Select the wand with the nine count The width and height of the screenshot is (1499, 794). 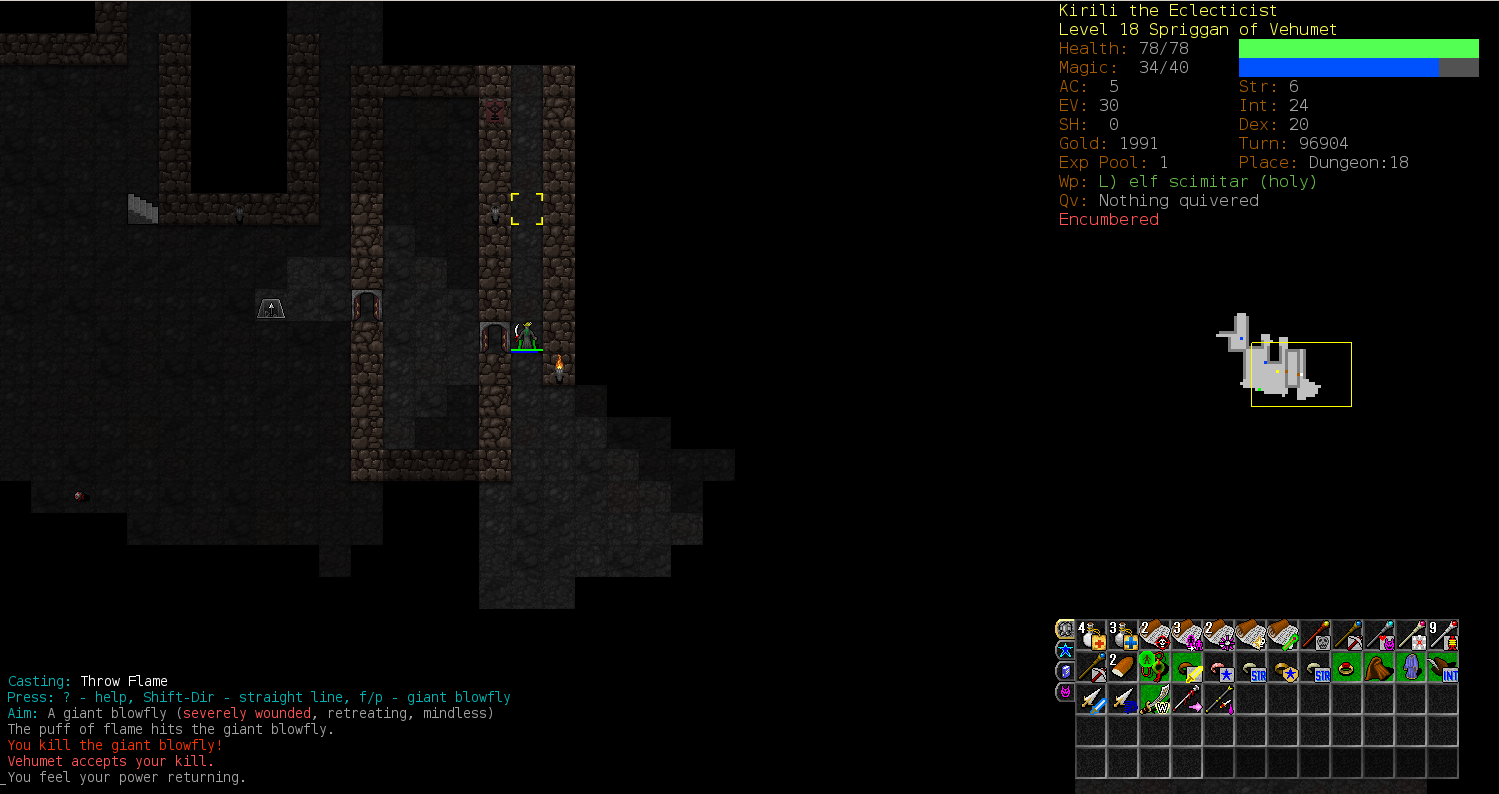pos(1443,636)
